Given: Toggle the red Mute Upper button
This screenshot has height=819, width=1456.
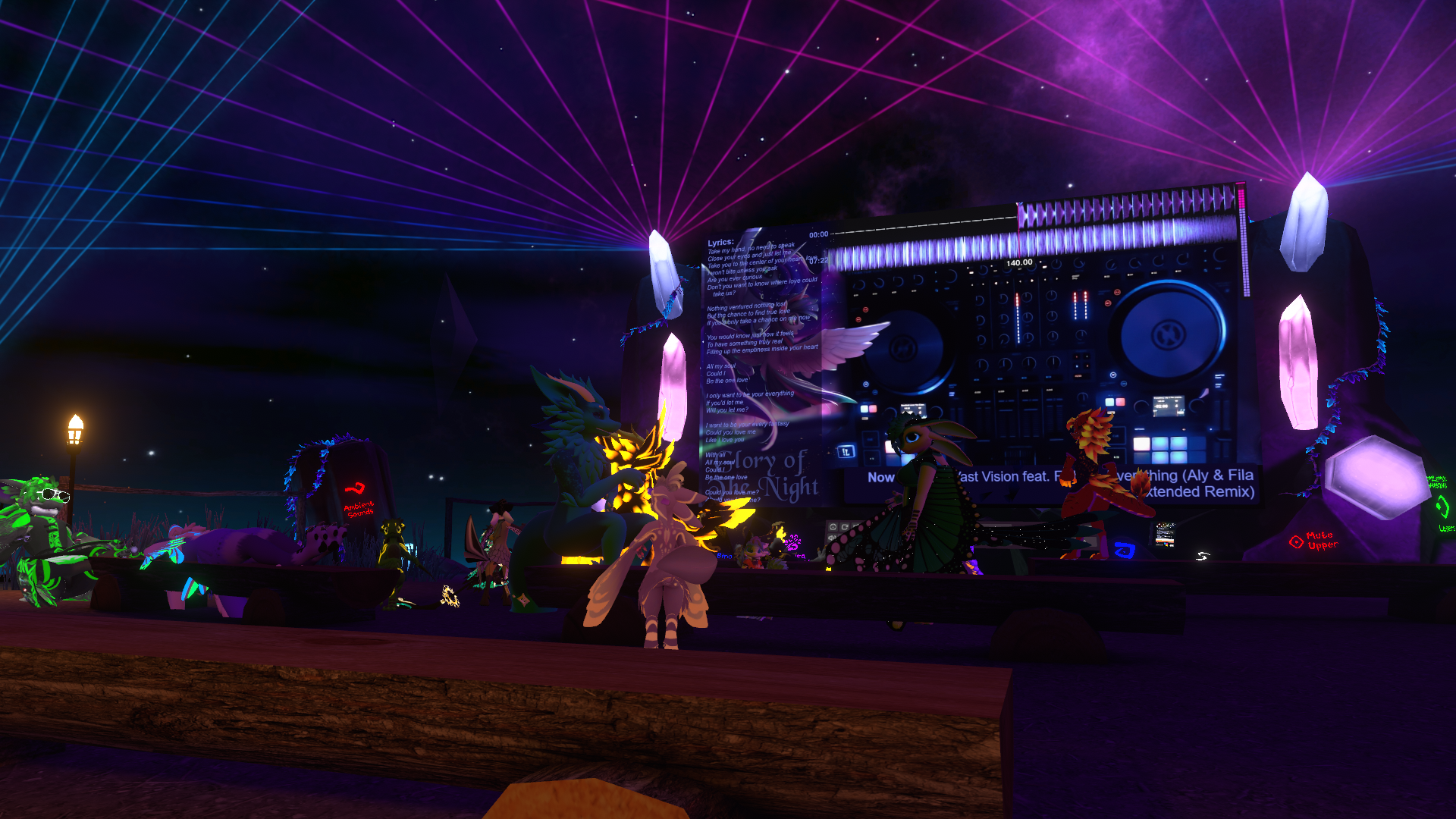Looking at the screenshot, I should 1296,541.
